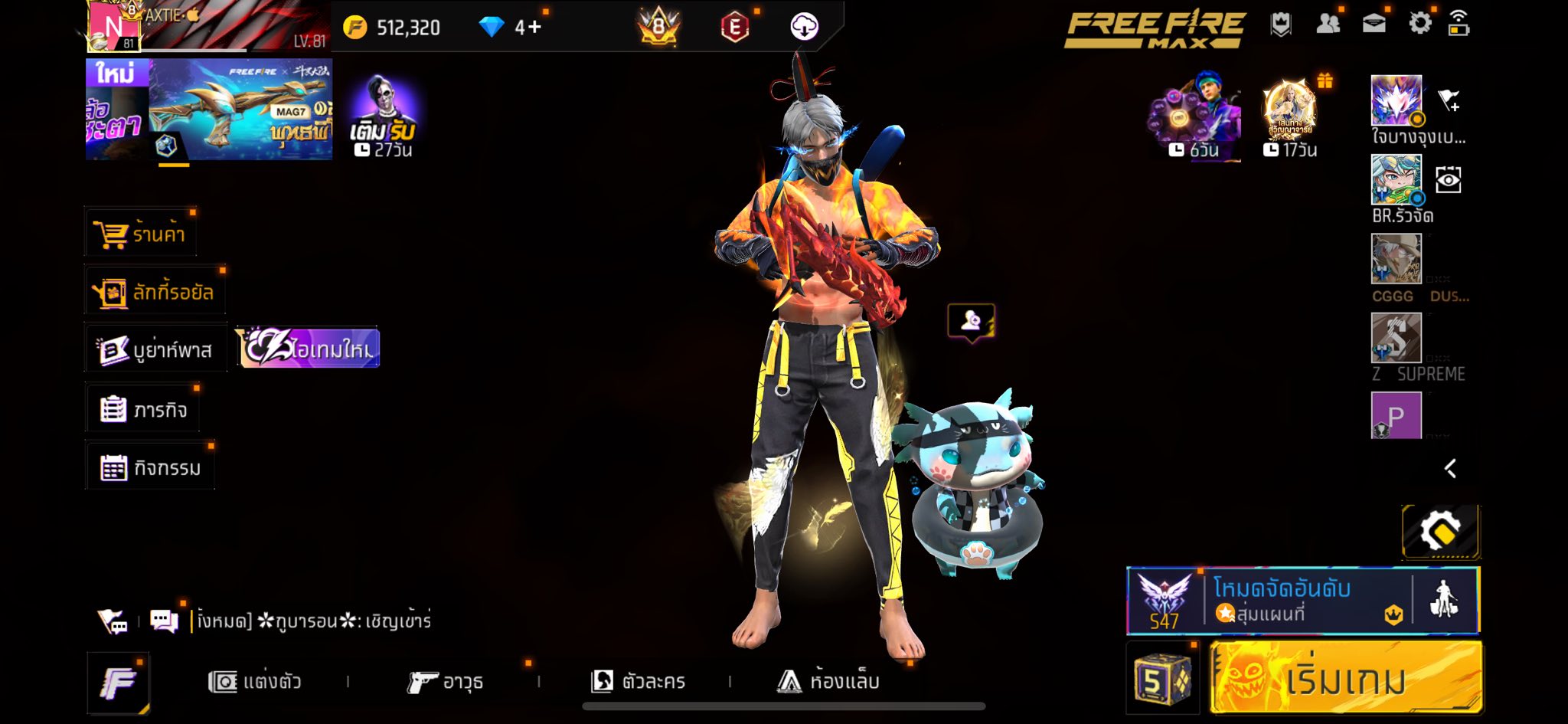Open the ภารกิจ missions menu
Viewport: 1568px width, 724px height.
pos(144,410)
